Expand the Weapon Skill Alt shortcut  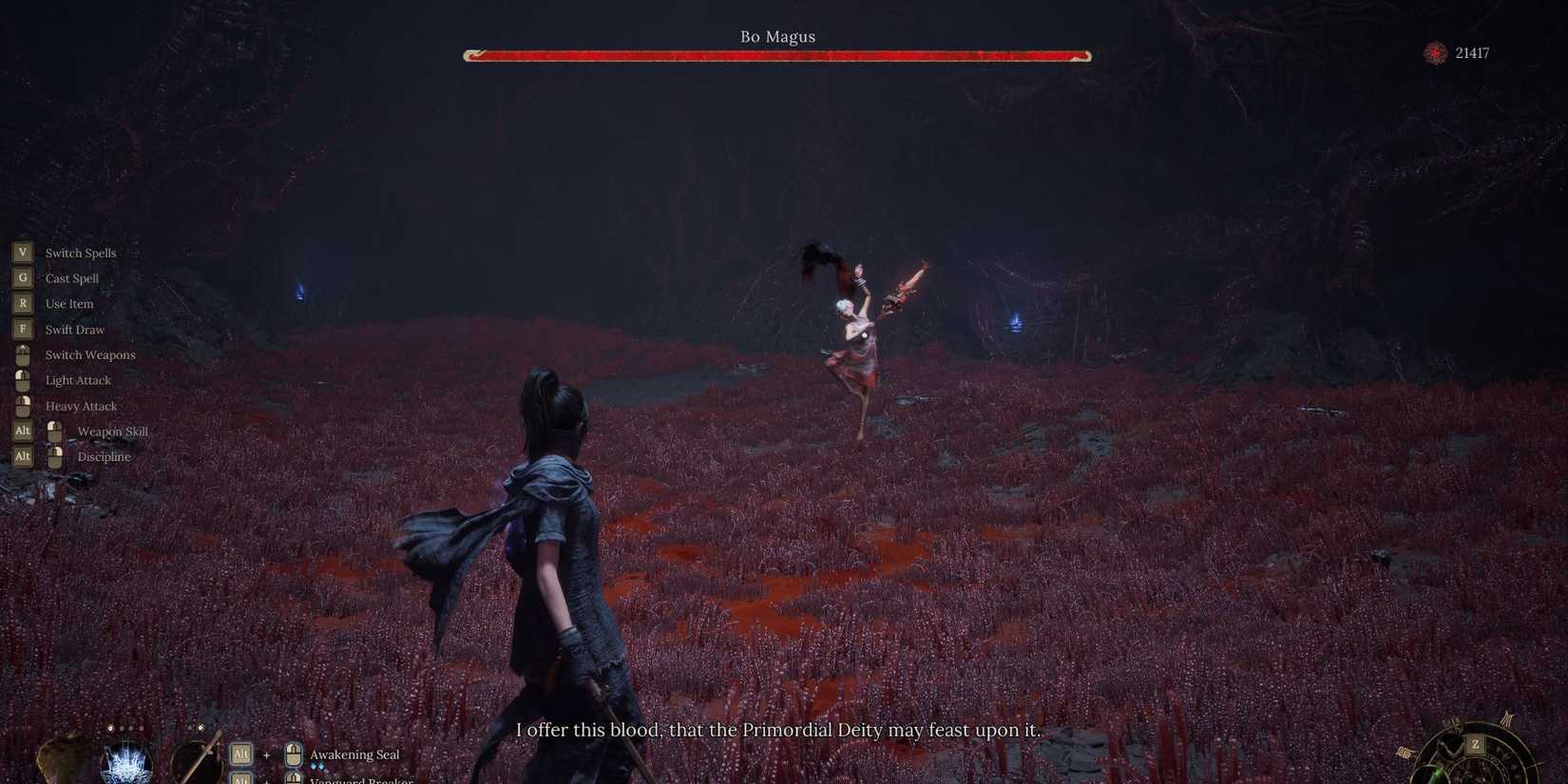(x=22, y=430)
